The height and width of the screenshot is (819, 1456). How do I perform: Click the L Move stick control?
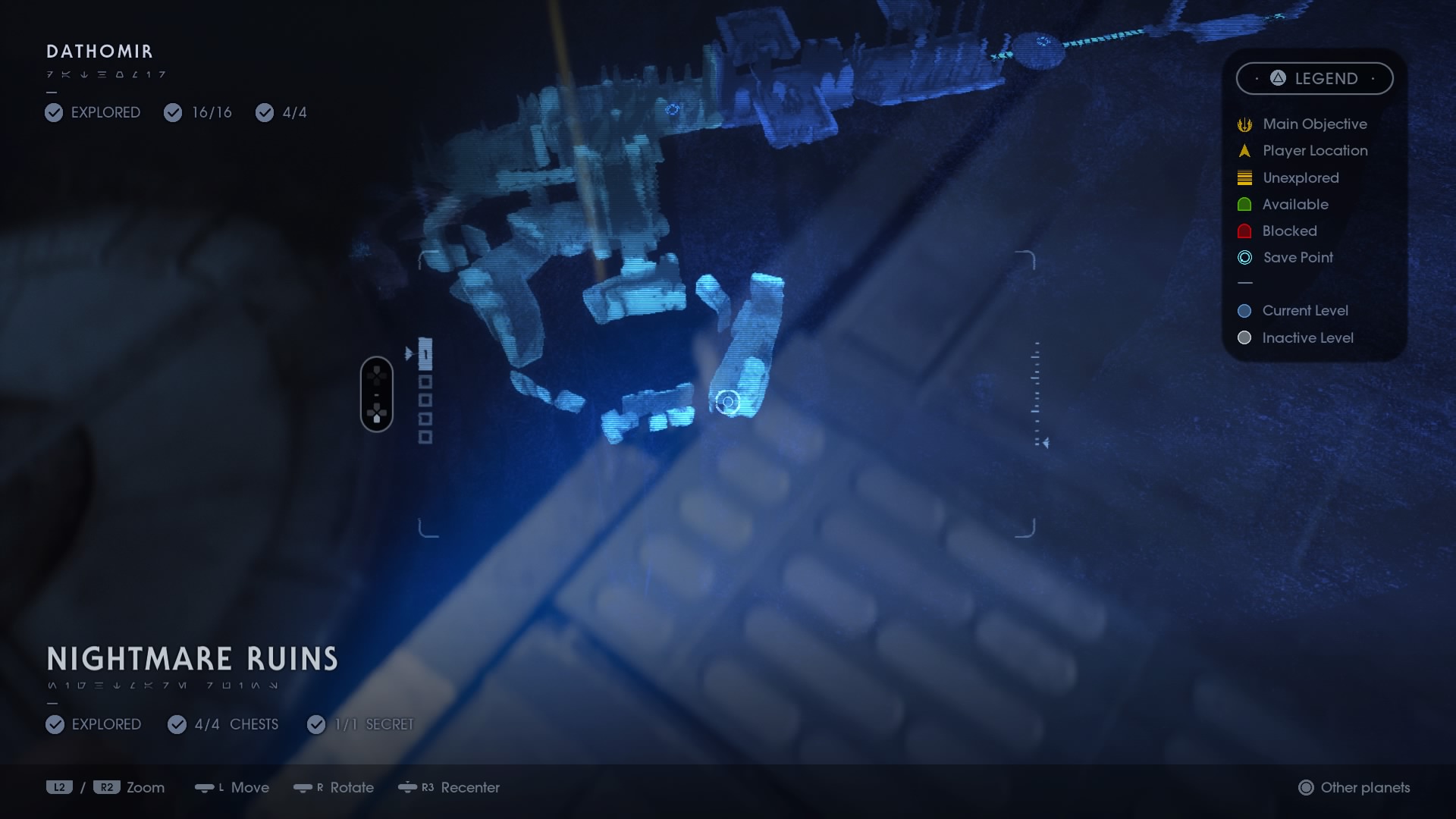coord(206,788)
